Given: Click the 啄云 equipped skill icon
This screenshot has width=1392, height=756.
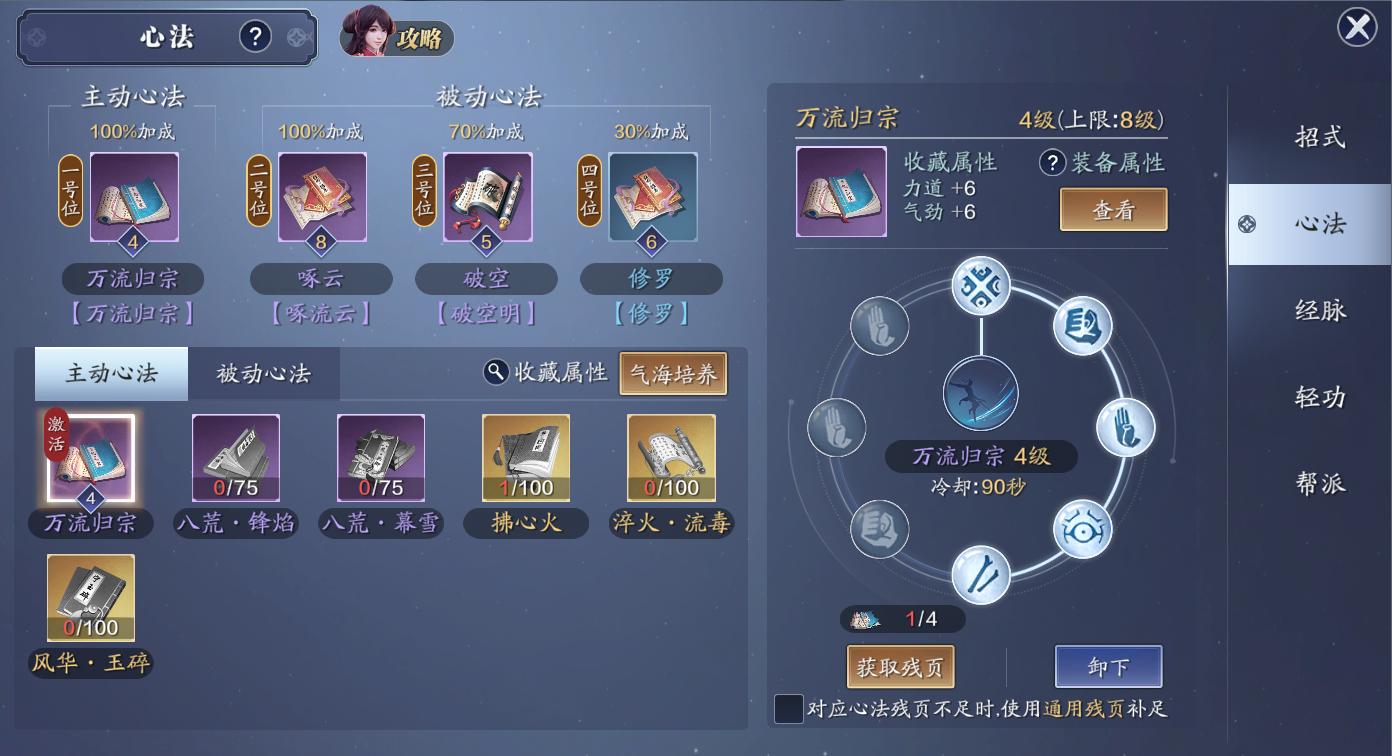Looking at the screenshot, I should pyautogui.click(x=321, y=197).
